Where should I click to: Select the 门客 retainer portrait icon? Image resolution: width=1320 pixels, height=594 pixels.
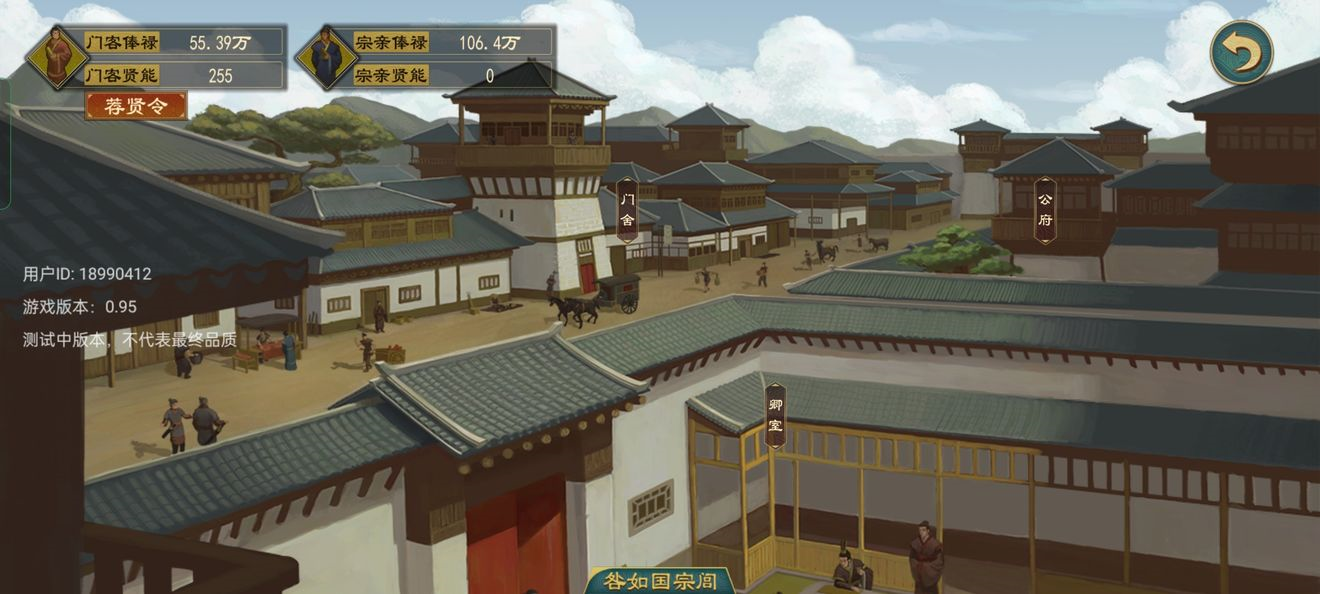coord(56,57)
